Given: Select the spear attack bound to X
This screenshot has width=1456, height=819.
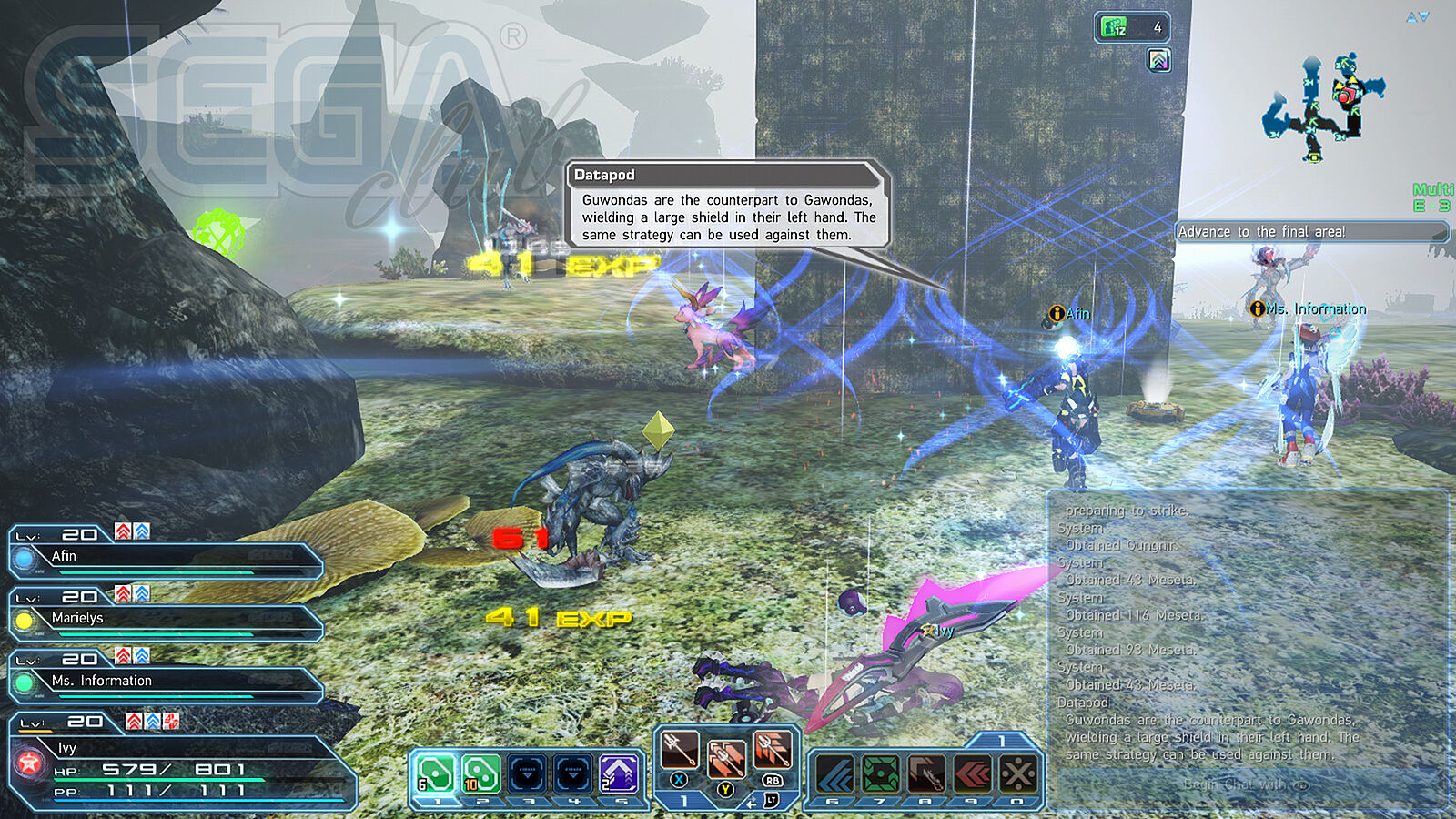Looking at the screenshot, I should (x=679, y=752).
